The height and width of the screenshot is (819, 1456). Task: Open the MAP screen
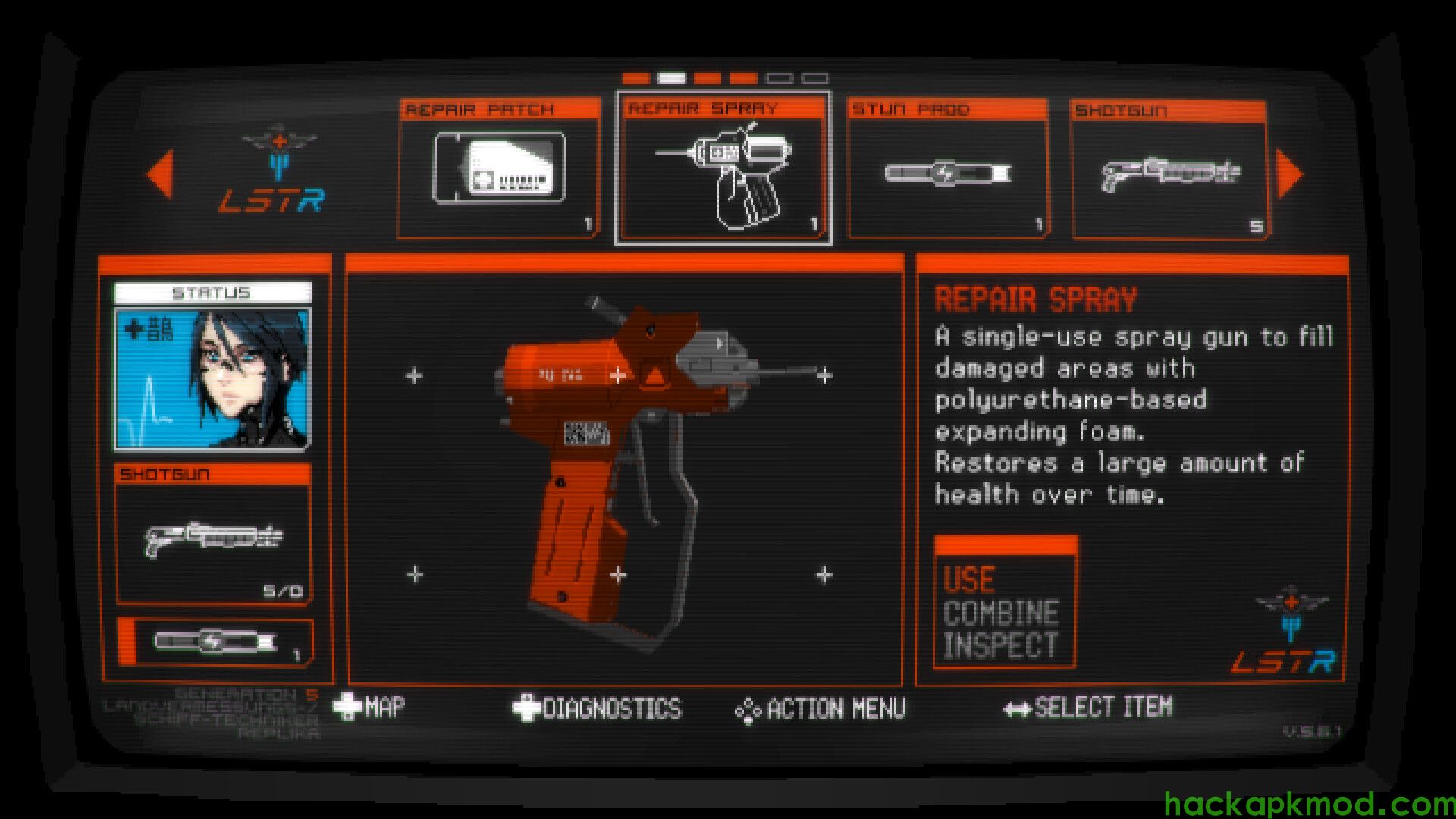coord(370,708)
